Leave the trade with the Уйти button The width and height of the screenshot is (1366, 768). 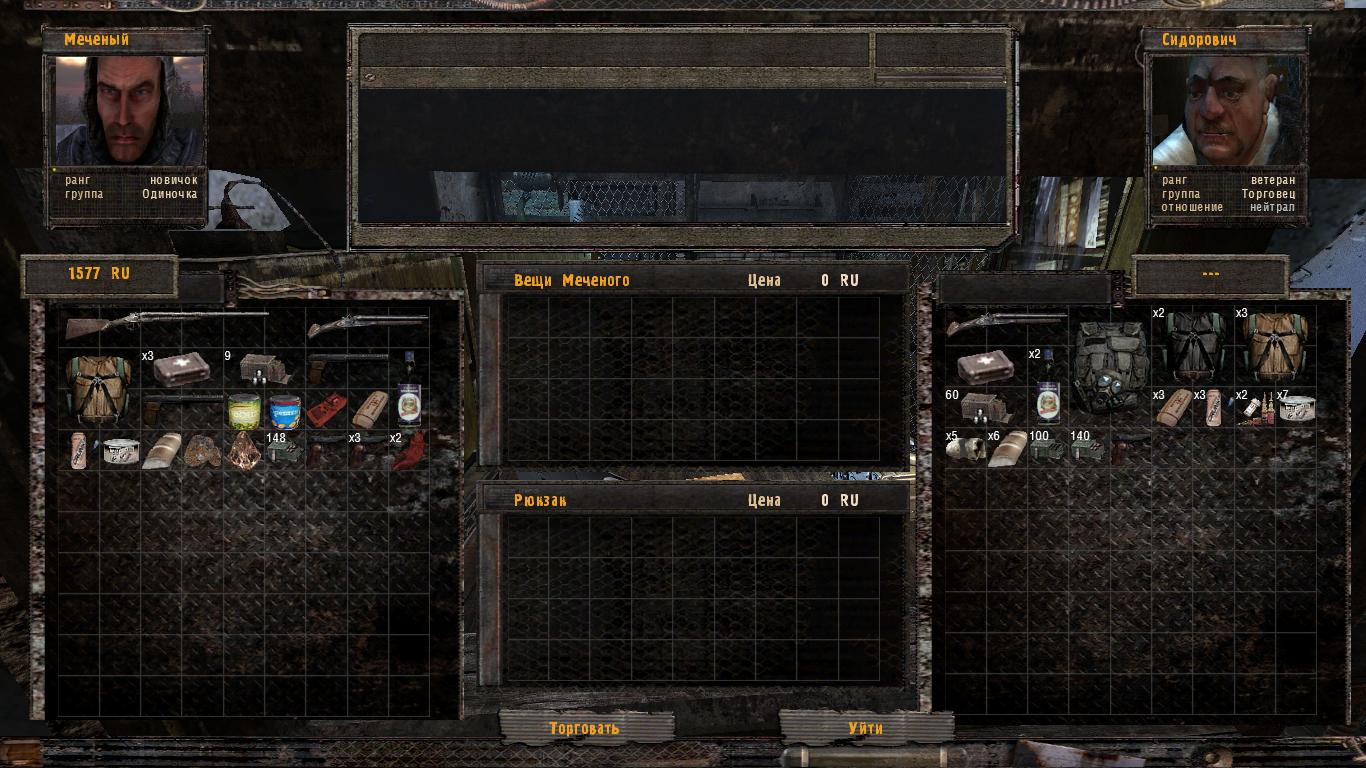tap(865, 728)
